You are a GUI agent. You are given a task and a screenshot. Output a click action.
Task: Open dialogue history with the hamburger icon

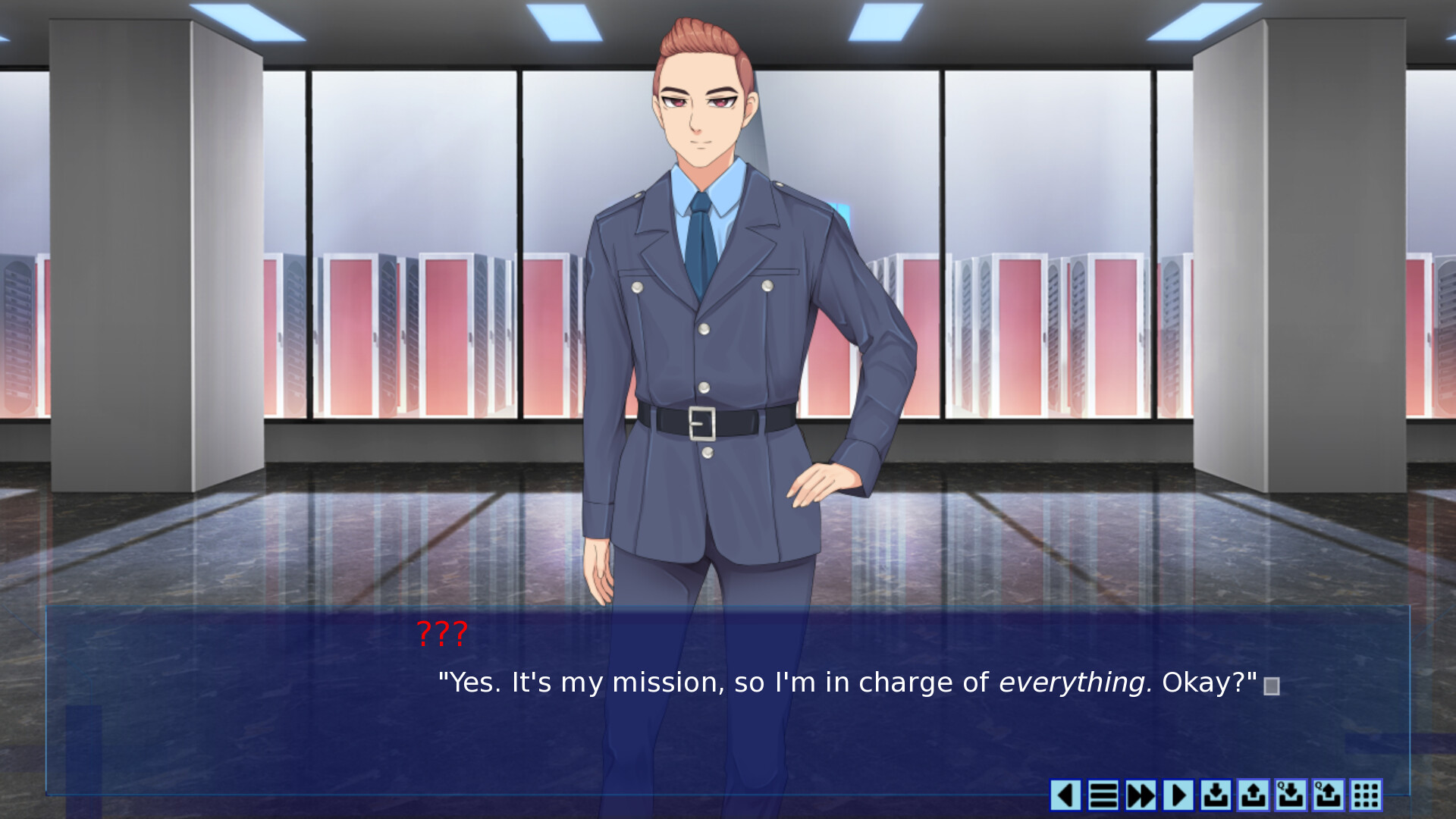[x=1103, y=795]
